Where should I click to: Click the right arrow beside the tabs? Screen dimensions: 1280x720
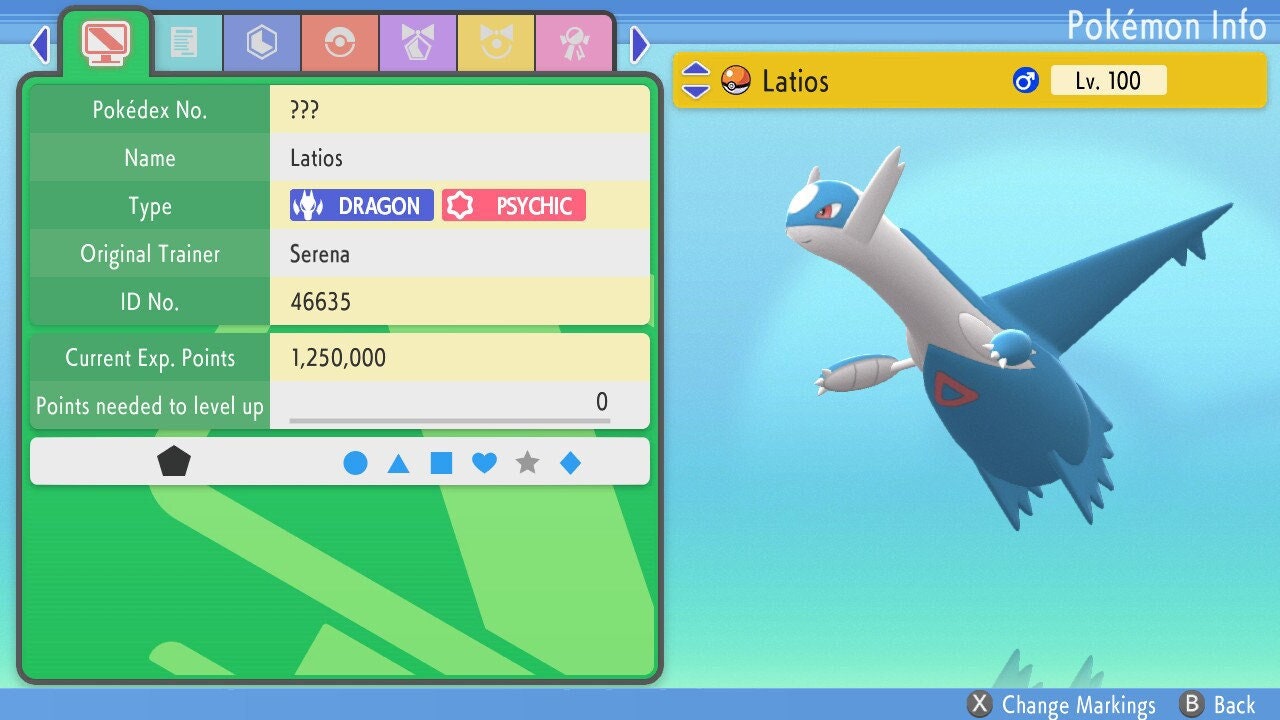[640, 44]
